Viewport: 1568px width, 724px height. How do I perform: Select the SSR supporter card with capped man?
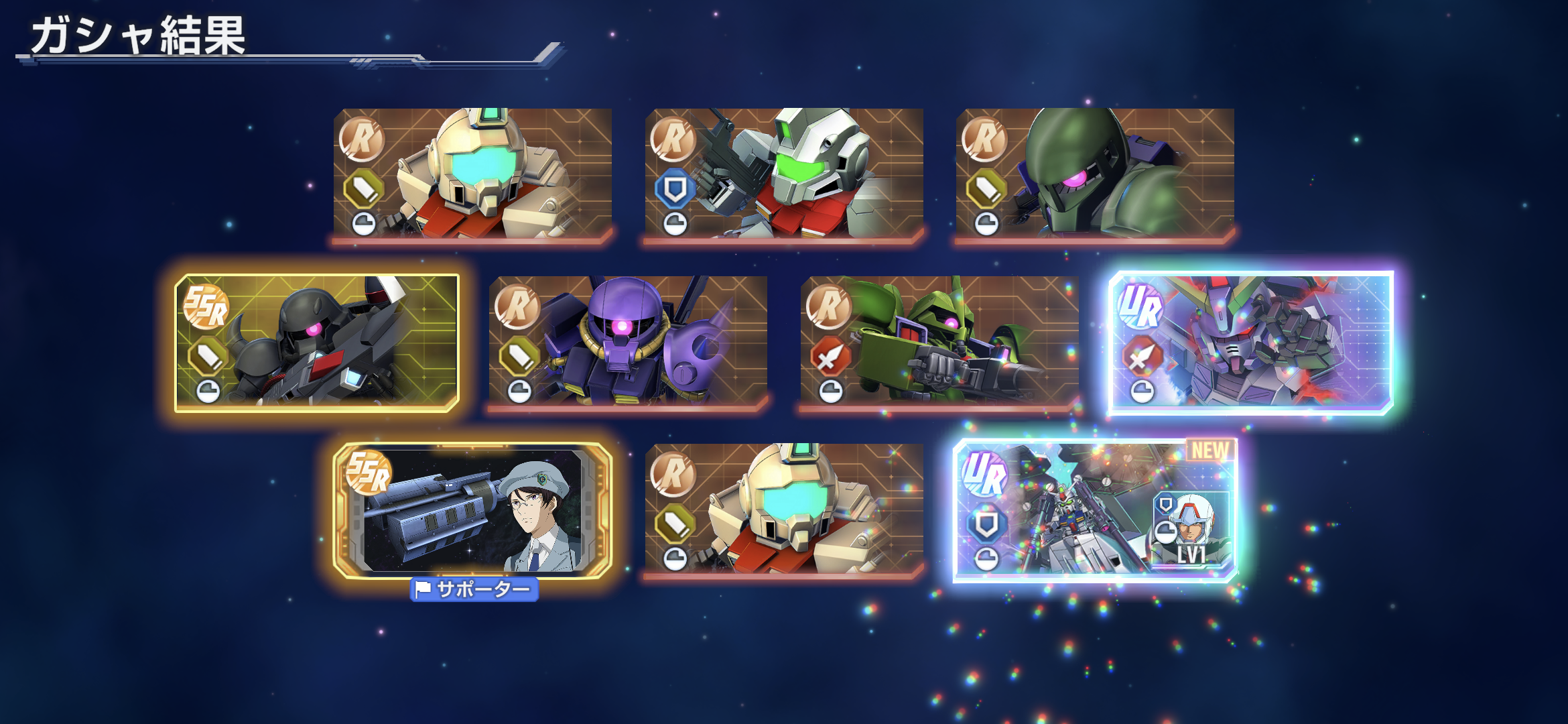tap(472, 511)
